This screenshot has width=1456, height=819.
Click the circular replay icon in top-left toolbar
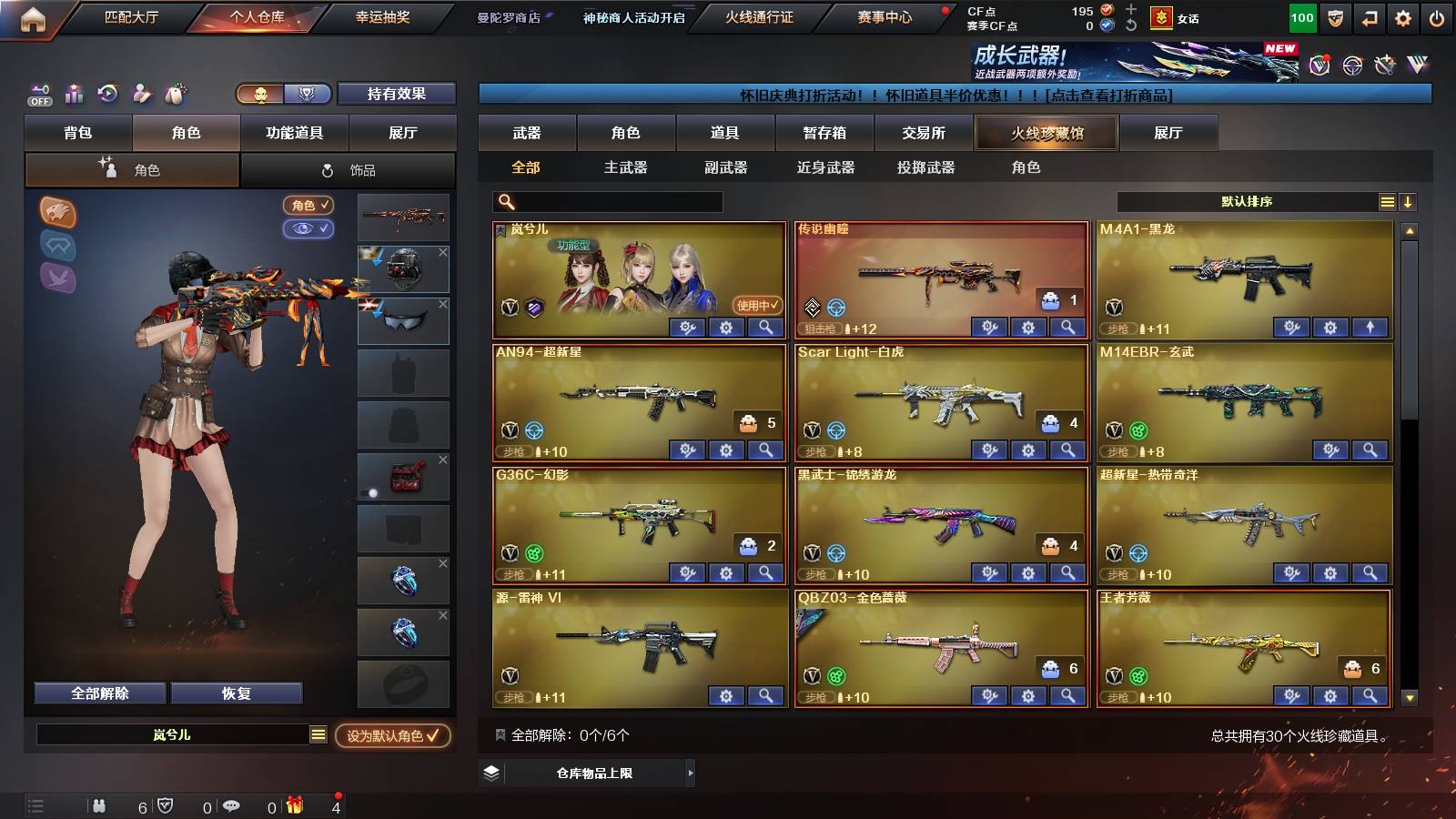pyautogui.click(x=107, y=94)
